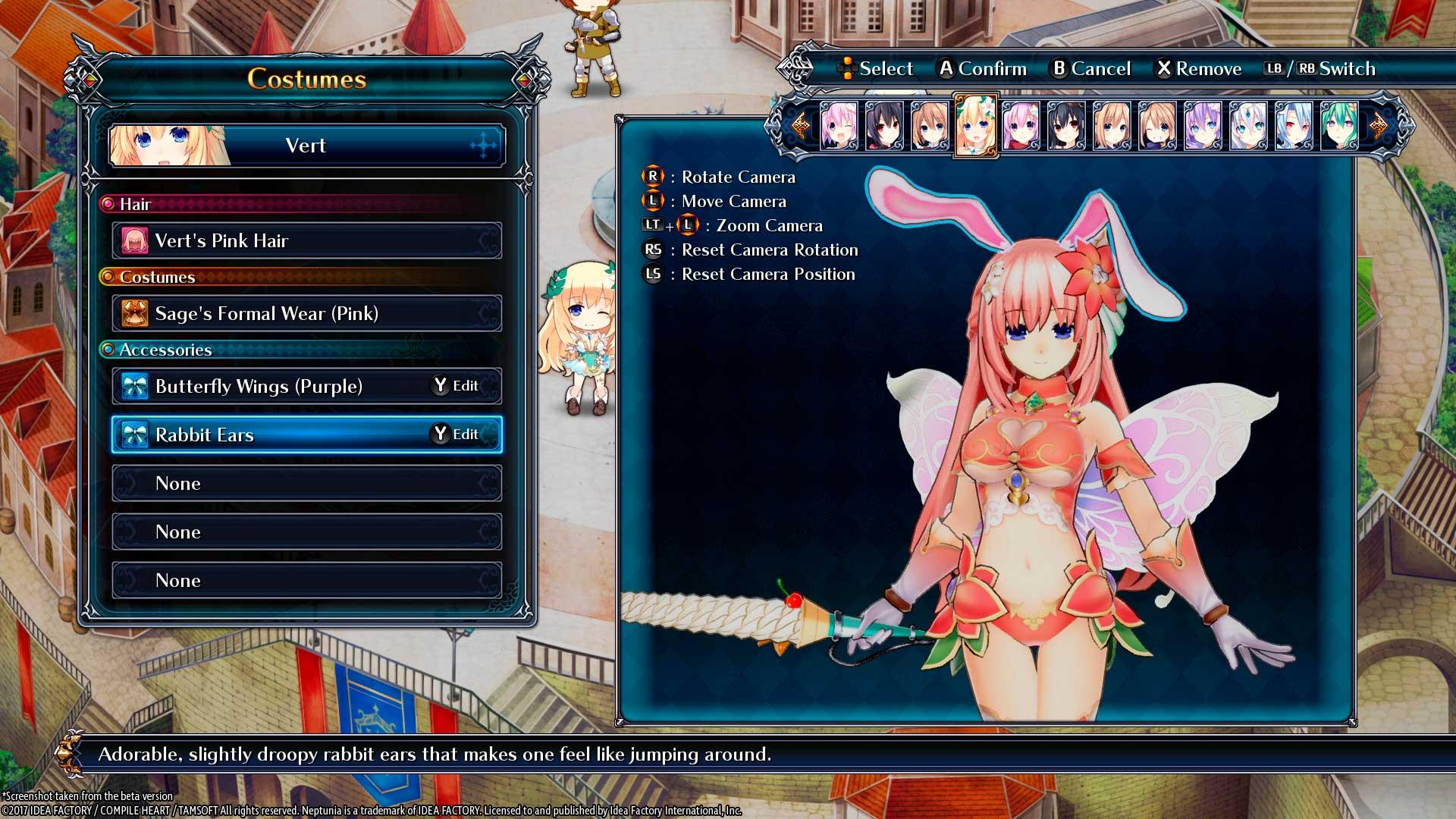
Task: Click the roster's right arrow
Action: (x=1378, y=125)
